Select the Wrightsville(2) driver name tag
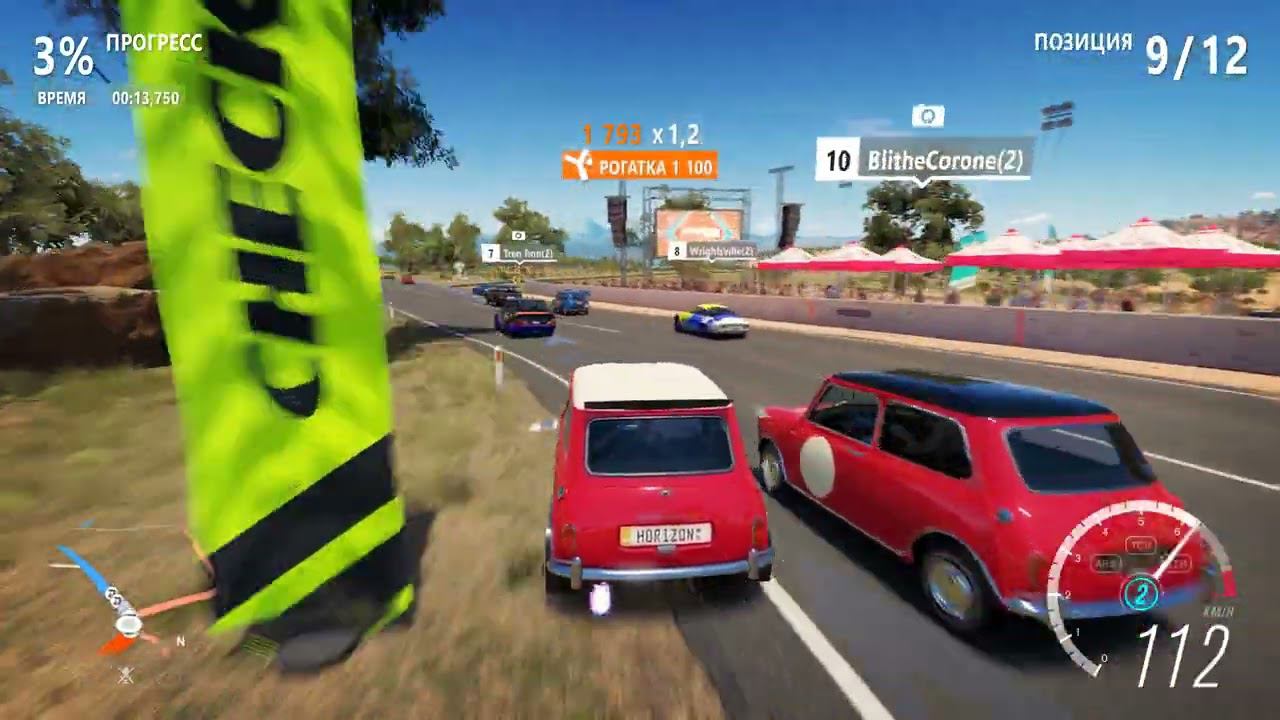The image size is (1280, 720). coord(711,251)
